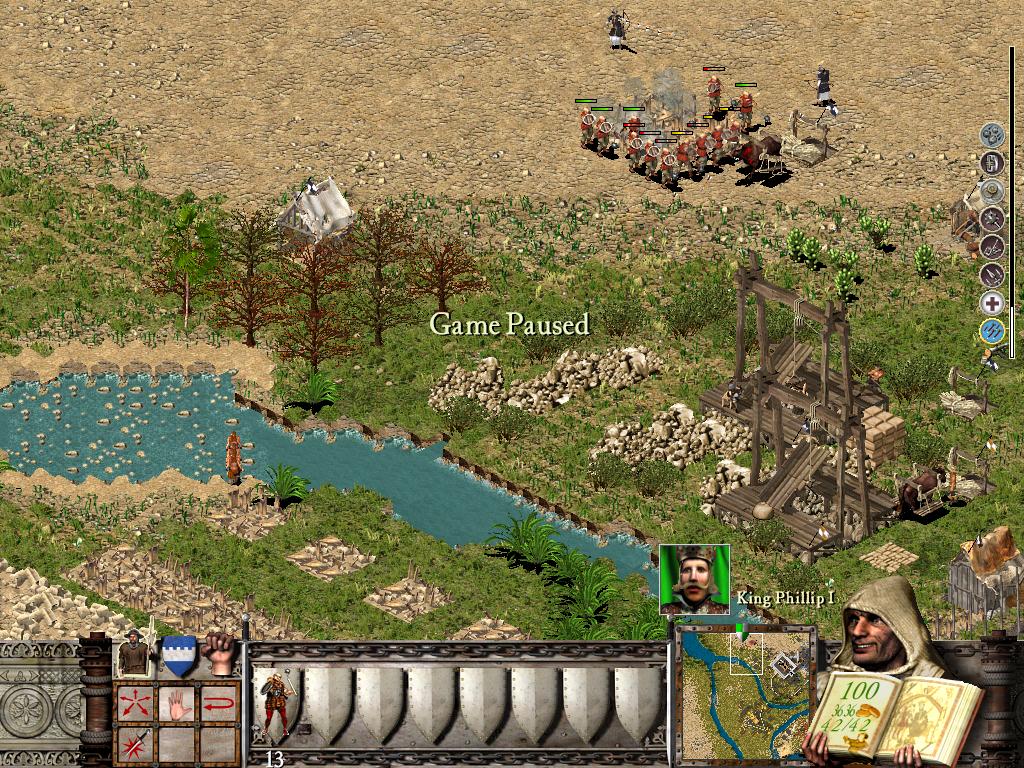Halt units with the open hand button
This screenshot has height=768, width=1024.
point(177,703)
